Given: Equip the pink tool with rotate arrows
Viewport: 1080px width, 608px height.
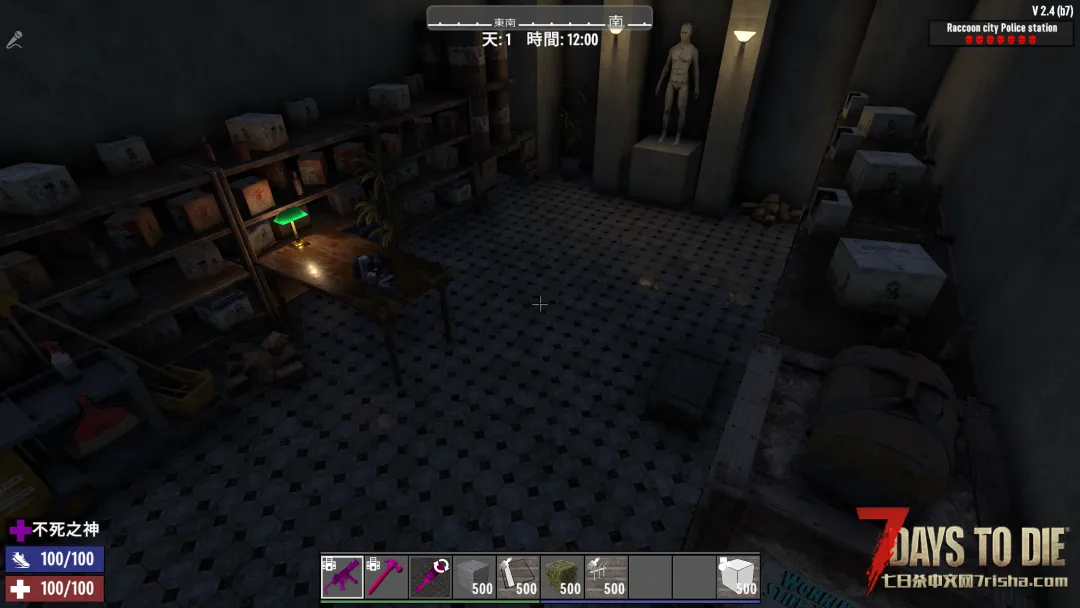Looking at the screenshot, I should [x=430, y=577].
